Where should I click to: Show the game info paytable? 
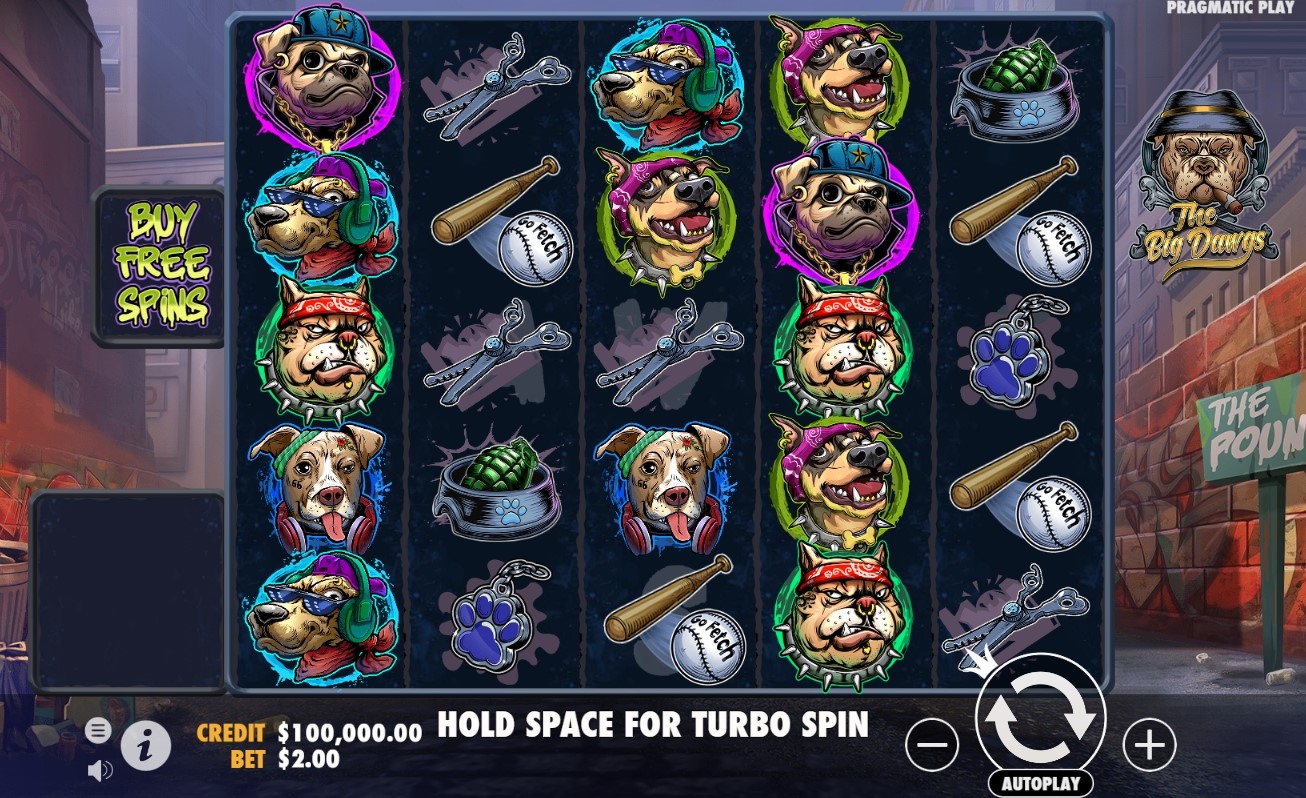click(x=145, y=745)
